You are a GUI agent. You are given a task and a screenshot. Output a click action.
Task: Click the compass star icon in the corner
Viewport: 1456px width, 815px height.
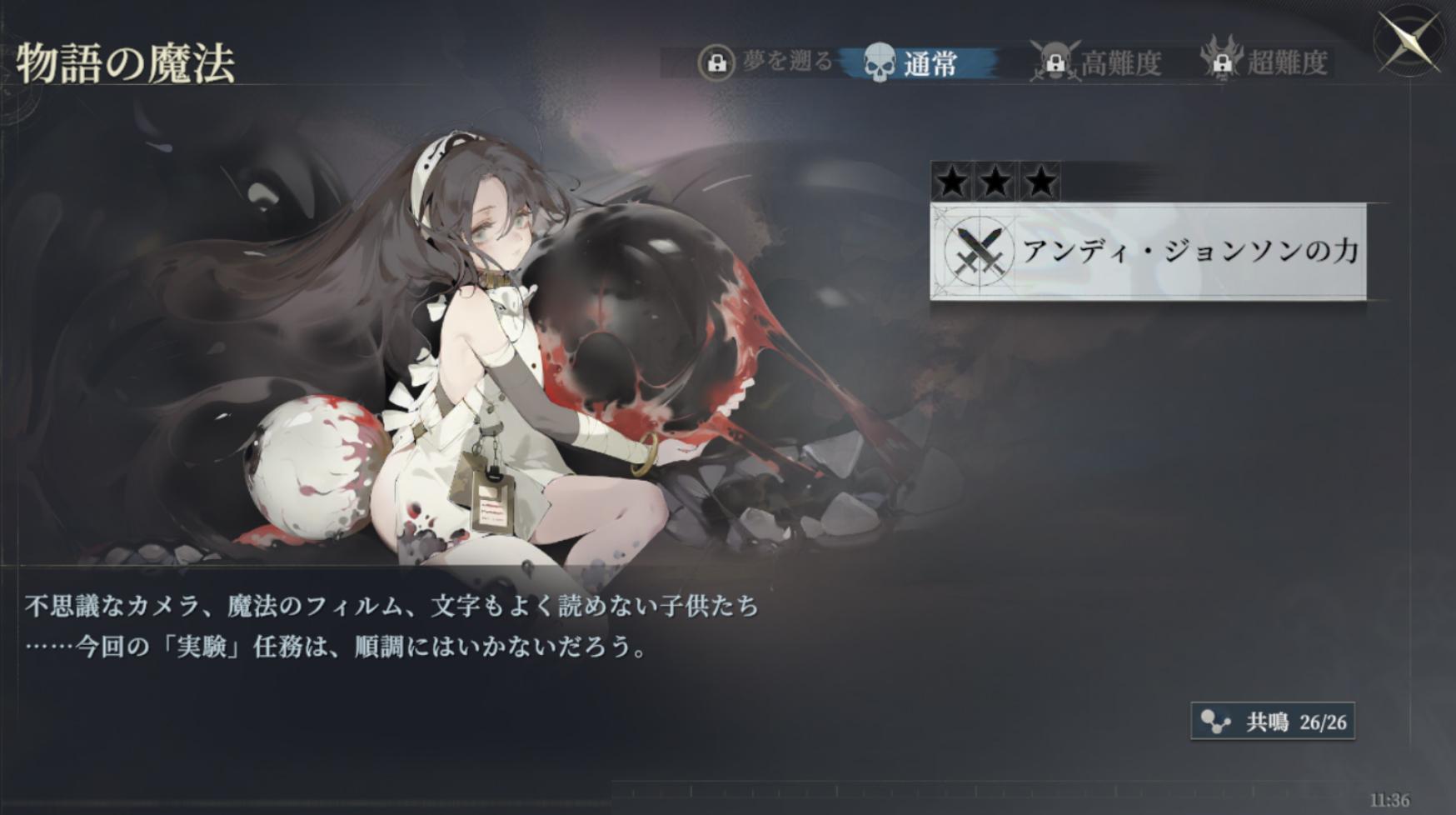(x=1410, y=41)
